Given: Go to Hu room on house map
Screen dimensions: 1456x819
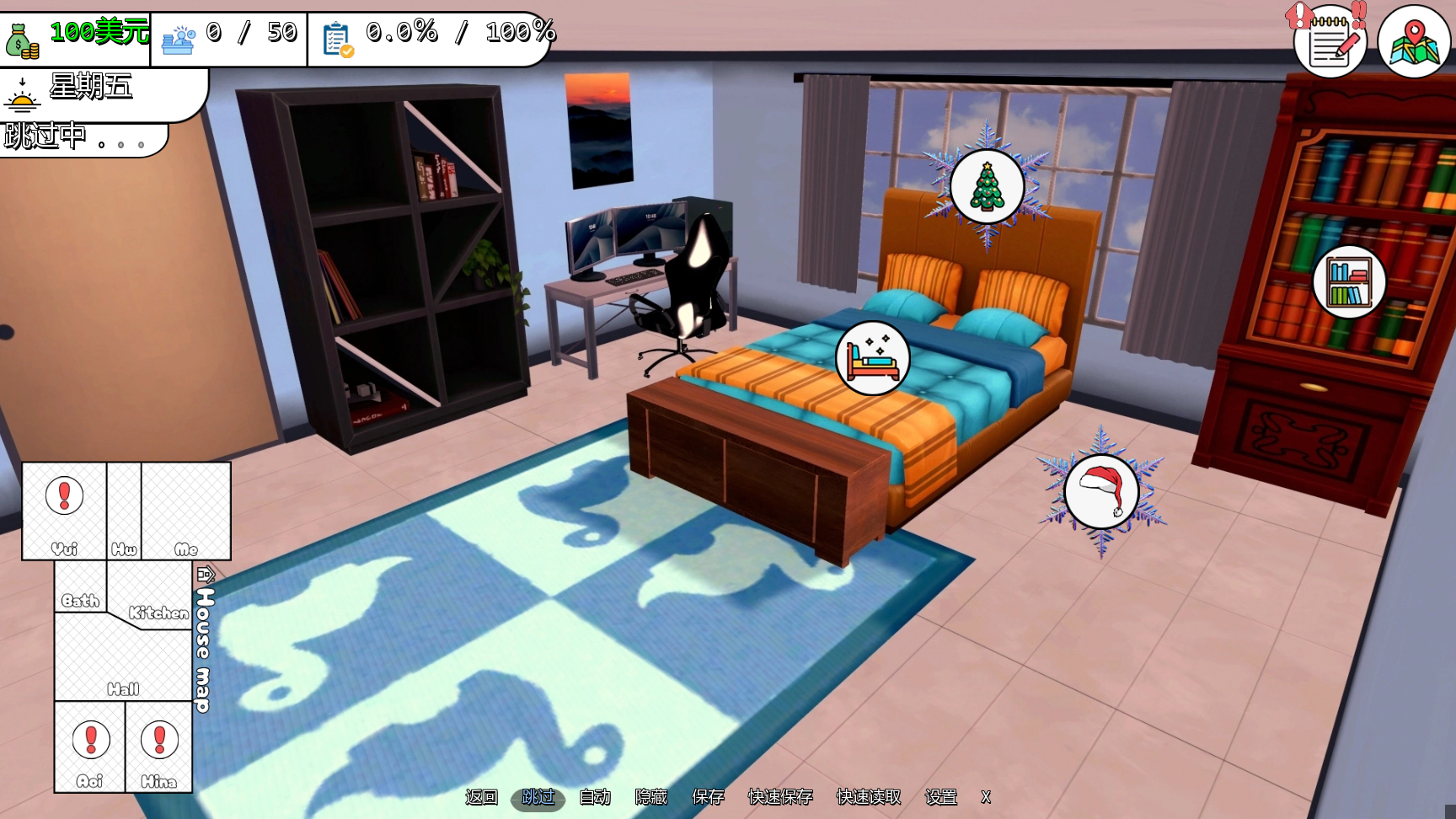Looking at the screenshot, I should tap(124, 511).
